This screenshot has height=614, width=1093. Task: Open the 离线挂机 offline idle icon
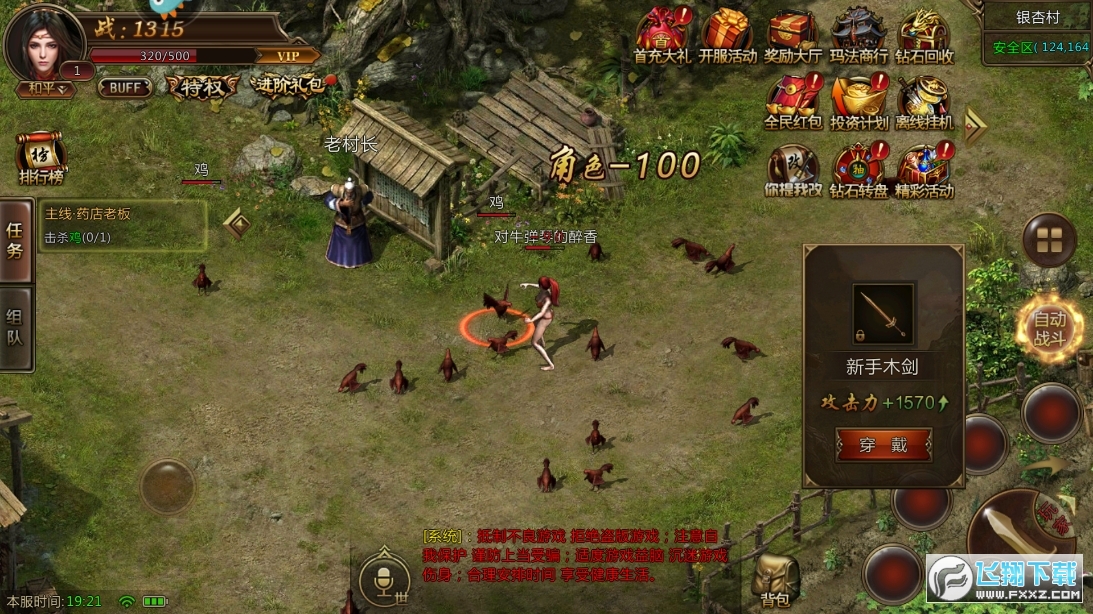924,101
